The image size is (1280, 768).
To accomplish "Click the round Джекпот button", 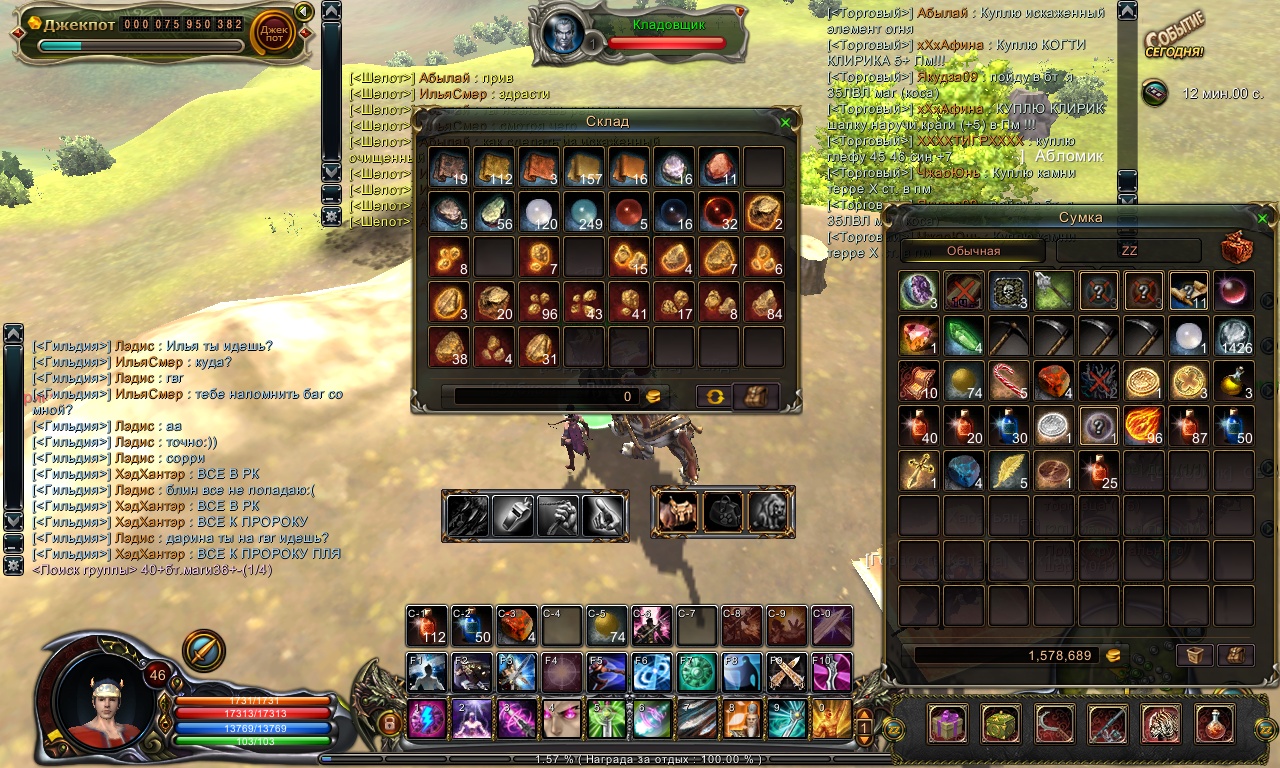I will pos(272,33).
